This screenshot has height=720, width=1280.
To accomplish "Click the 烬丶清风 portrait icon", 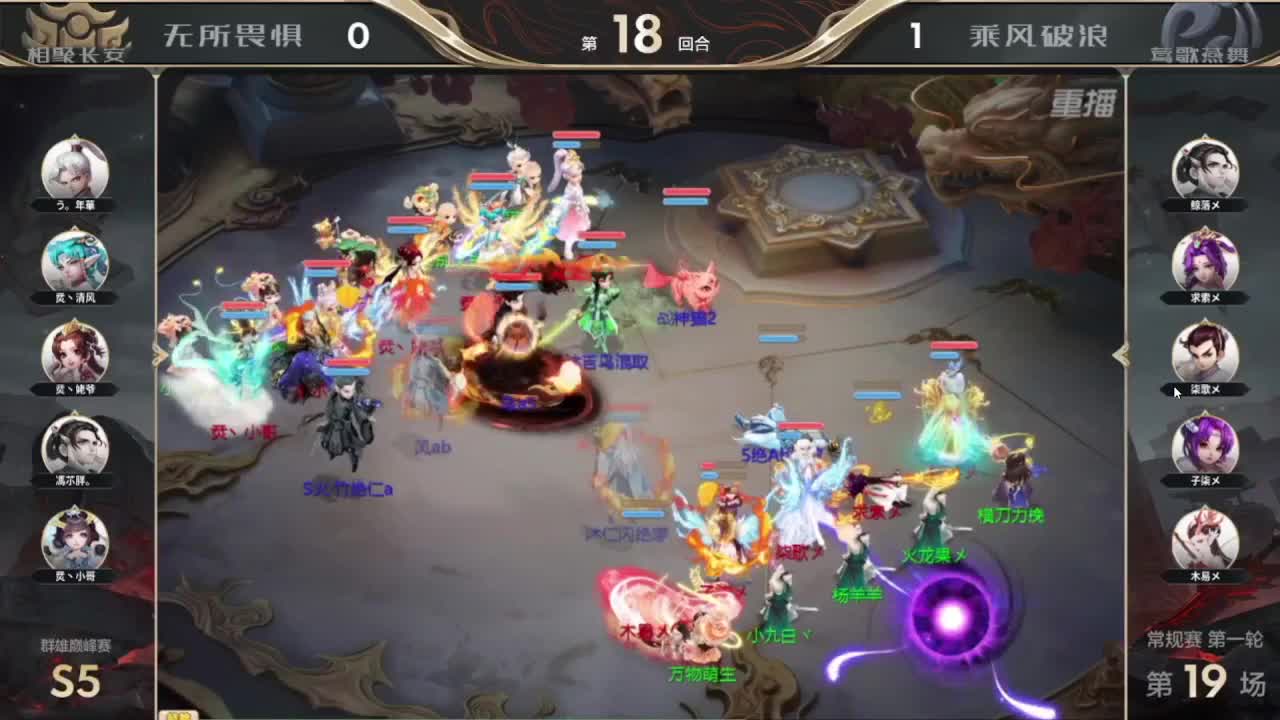I will 72,262.
